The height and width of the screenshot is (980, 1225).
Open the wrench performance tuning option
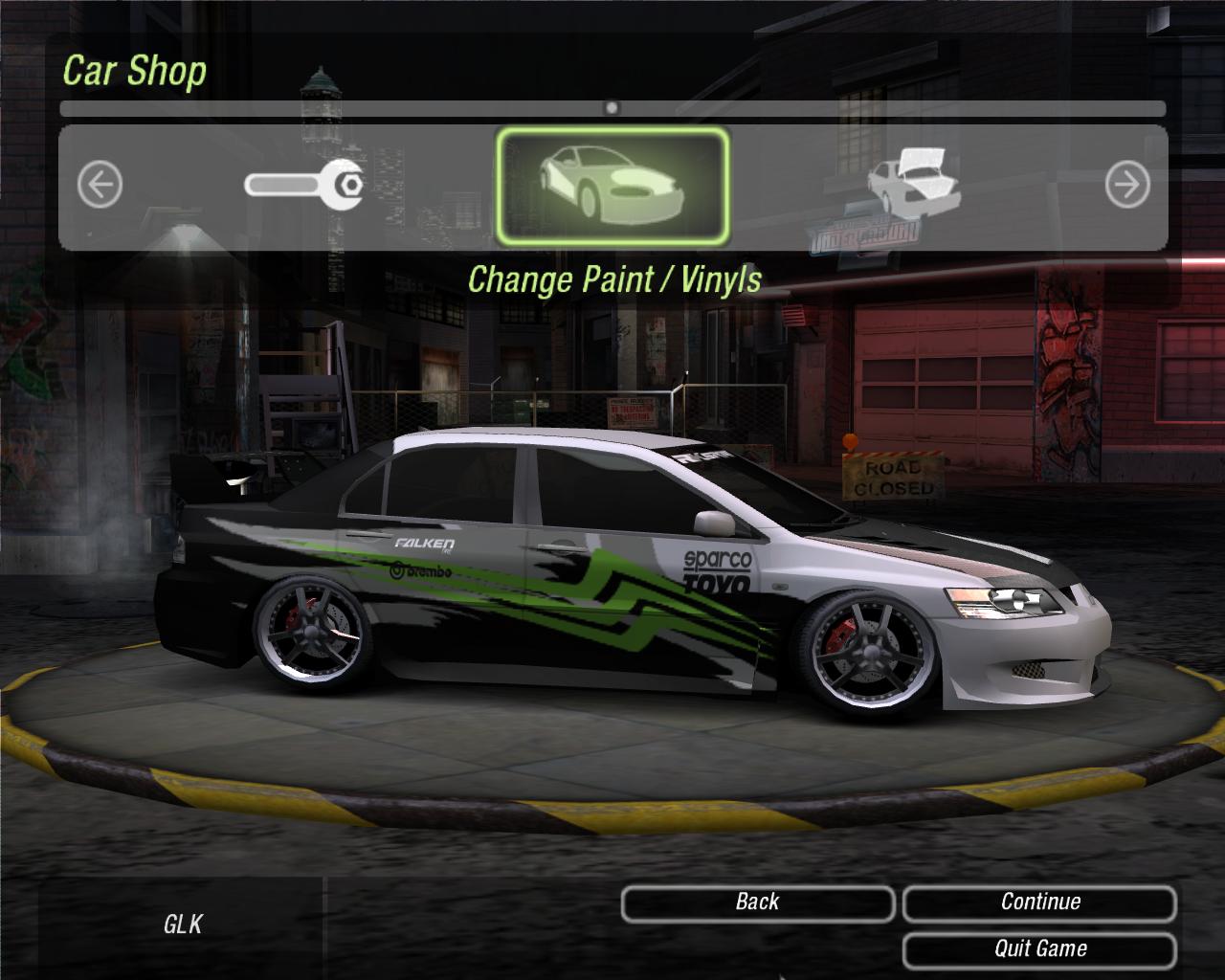pyautogui.click(x=303, y=184)
